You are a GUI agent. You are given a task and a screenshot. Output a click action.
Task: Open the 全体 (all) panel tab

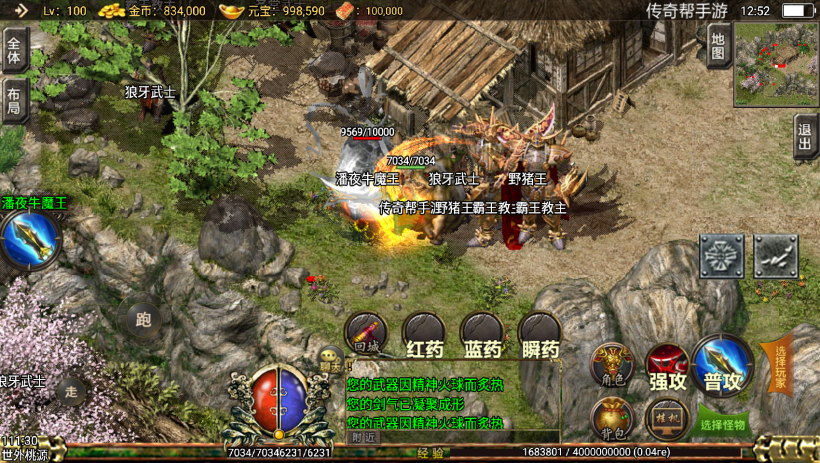[14, 47]
